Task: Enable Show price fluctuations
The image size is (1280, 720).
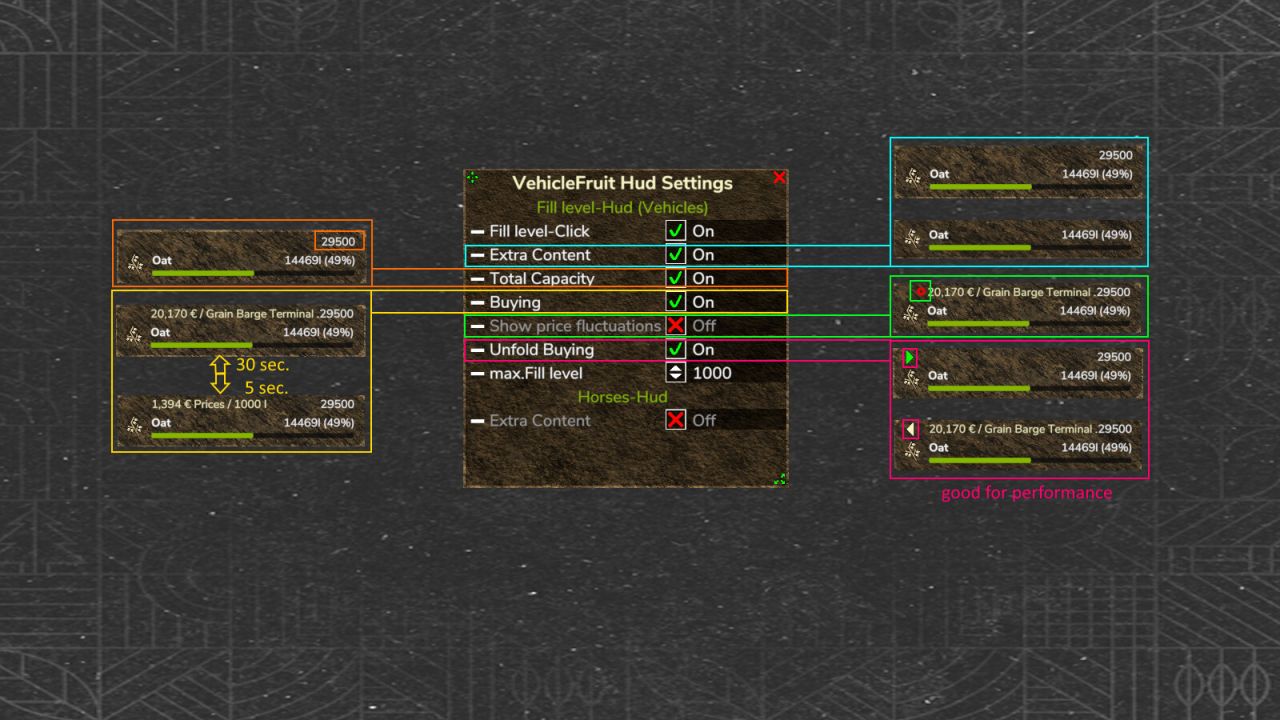Action: pos(676,326)
